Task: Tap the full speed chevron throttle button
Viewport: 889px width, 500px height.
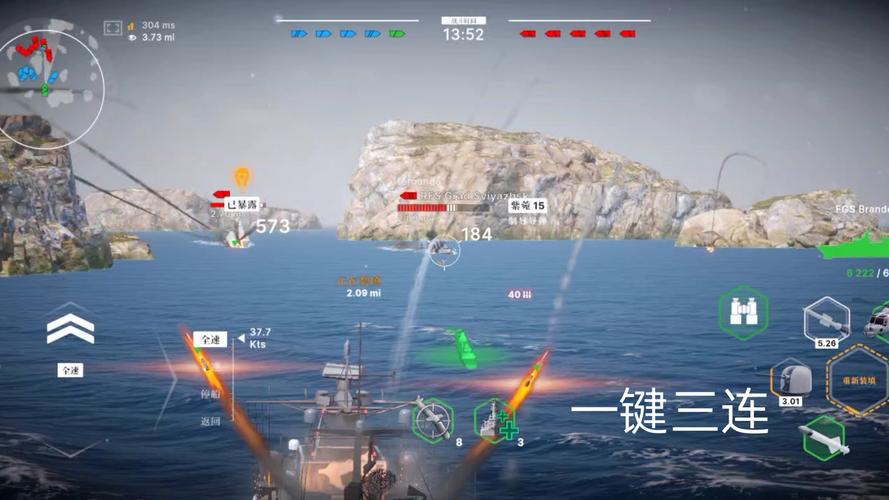Action: (x=70, y=328)
